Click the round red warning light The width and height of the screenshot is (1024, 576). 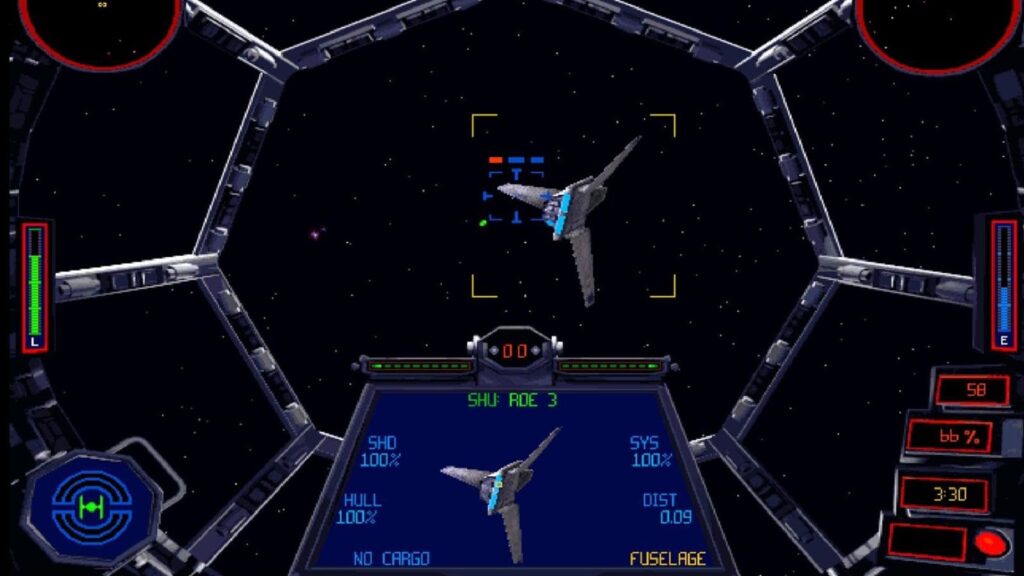coord(991,543)
